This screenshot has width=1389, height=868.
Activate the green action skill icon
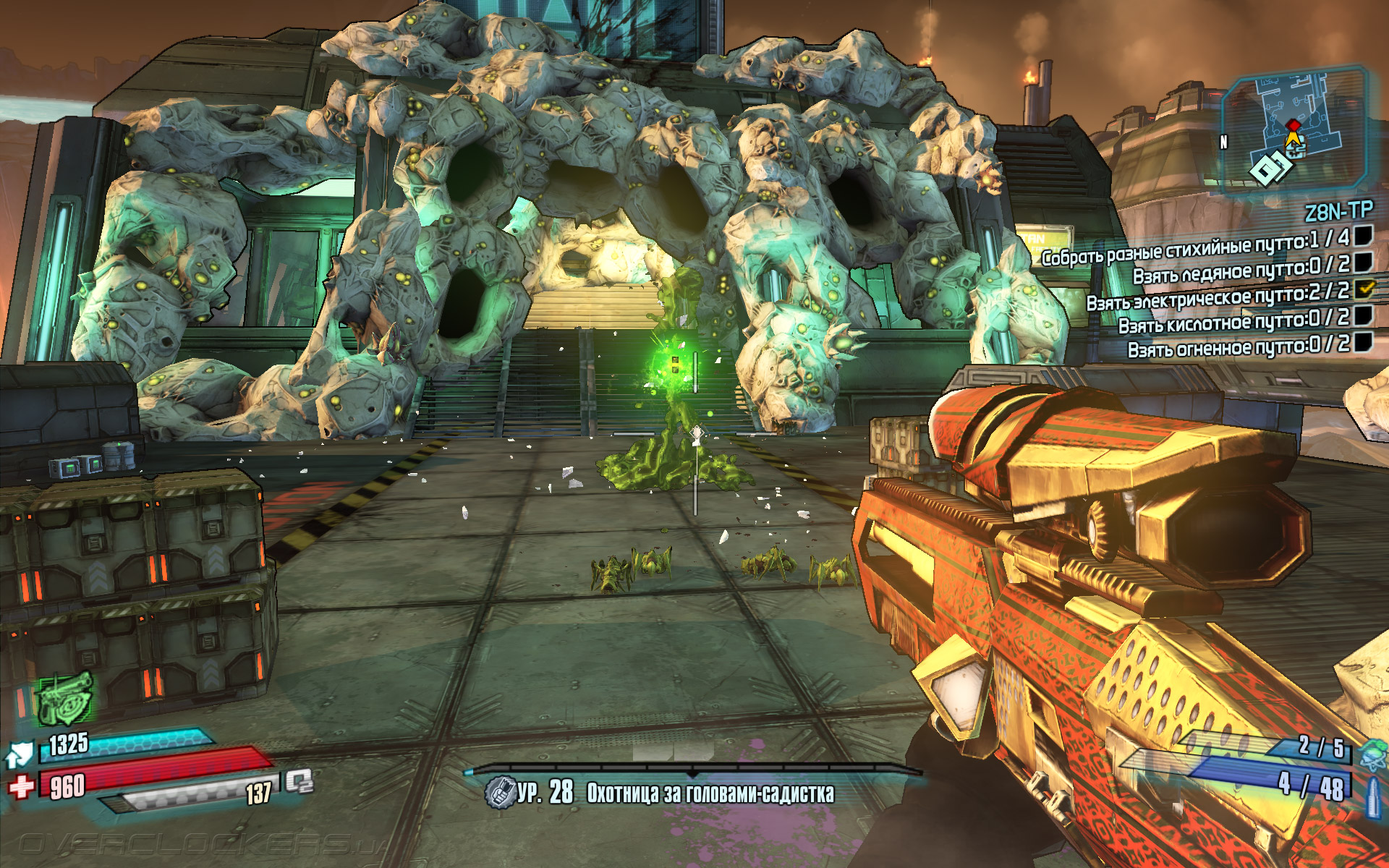pos(65,698)
